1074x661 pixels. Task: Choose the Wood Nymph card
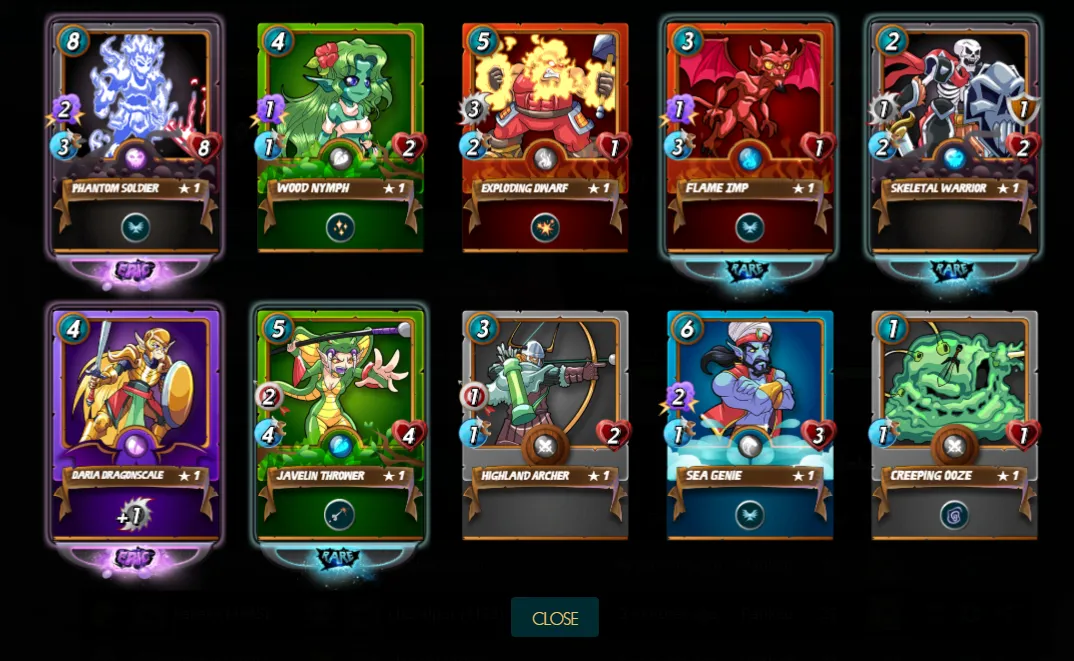[x=340, y=140]
